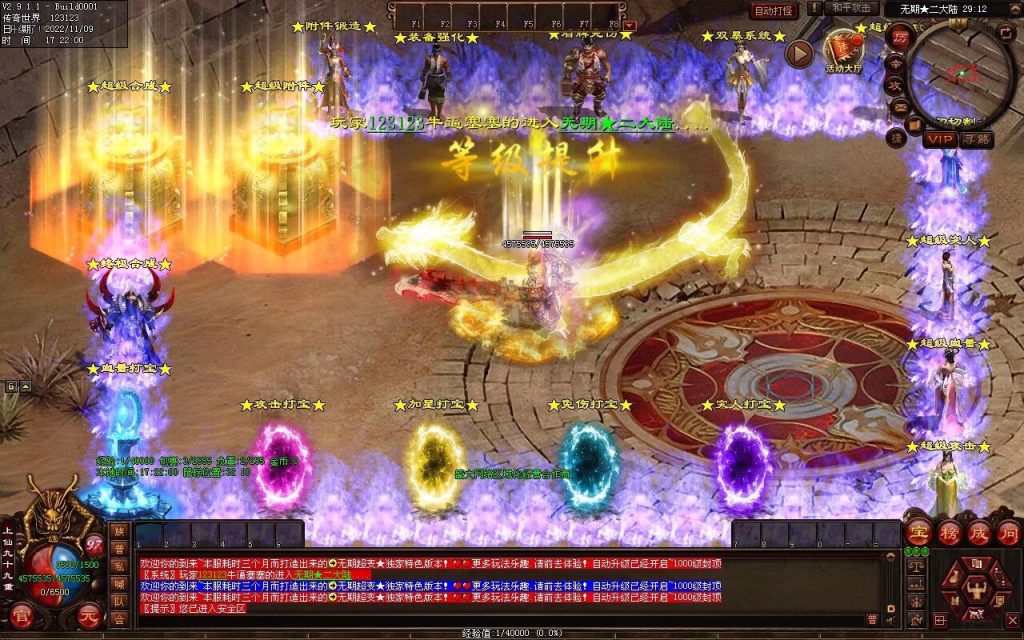Click the minimap's refresh arrows button
This screenshot has width=1024, height=640.
point(1005,32)
